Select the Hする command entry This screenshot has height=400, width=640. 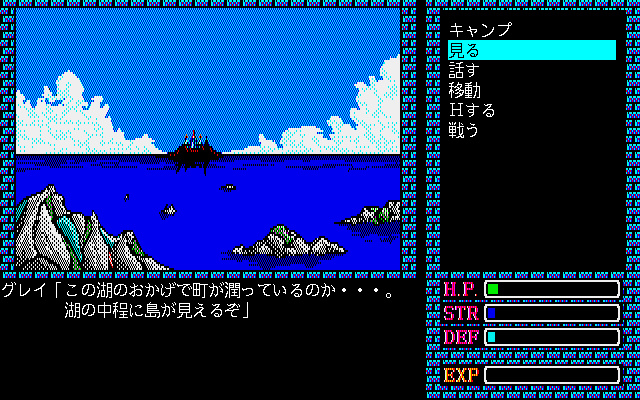[472, 110]
